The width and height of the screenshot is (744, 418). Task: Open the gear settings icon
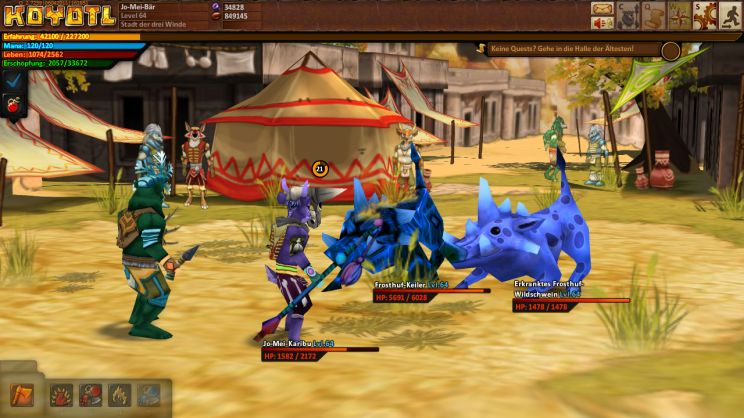704,15
